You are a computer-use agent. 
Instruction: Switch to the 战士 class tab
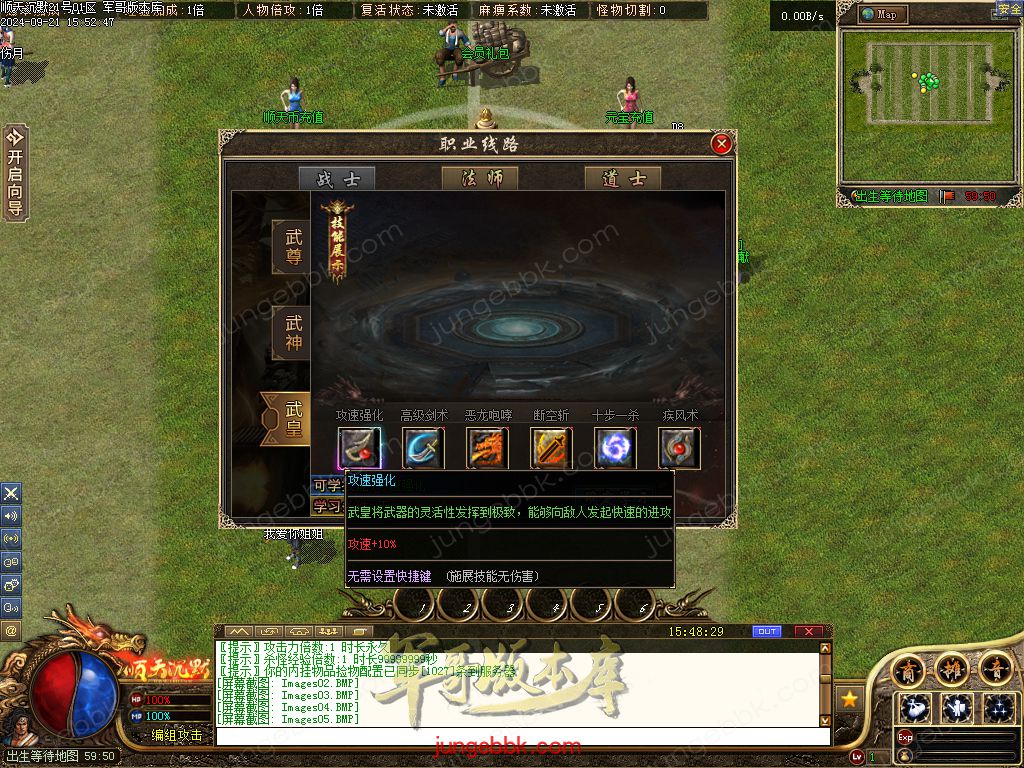337,179
